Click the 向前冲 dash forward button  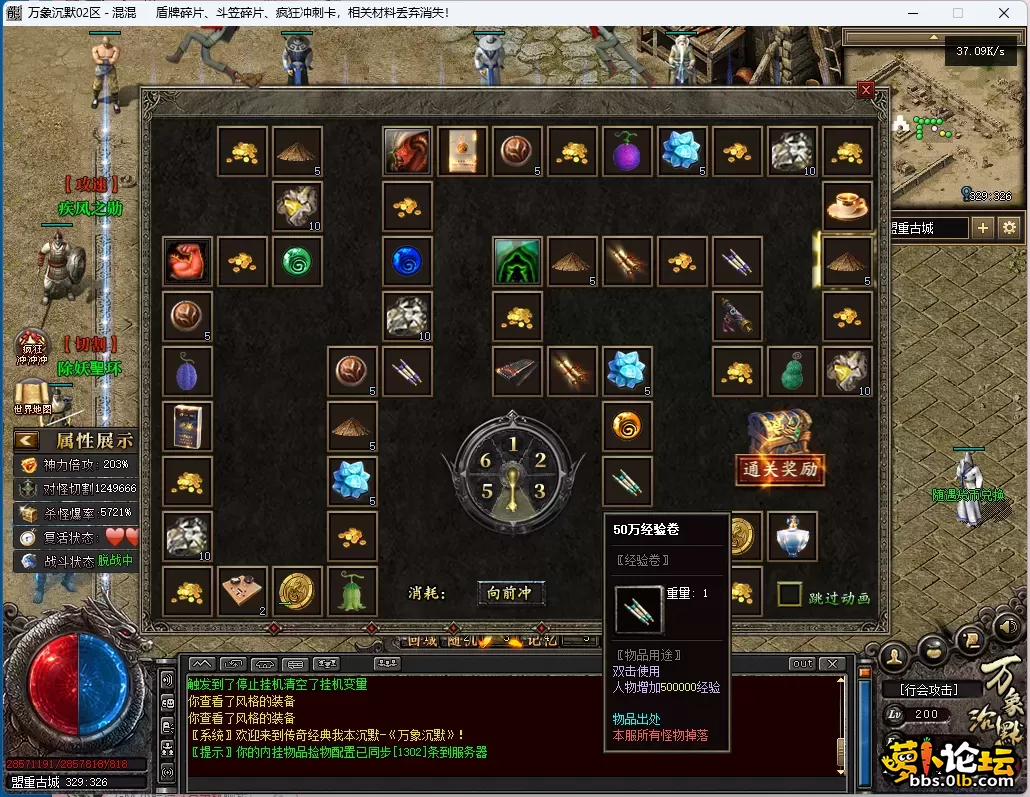coord(510,593)
